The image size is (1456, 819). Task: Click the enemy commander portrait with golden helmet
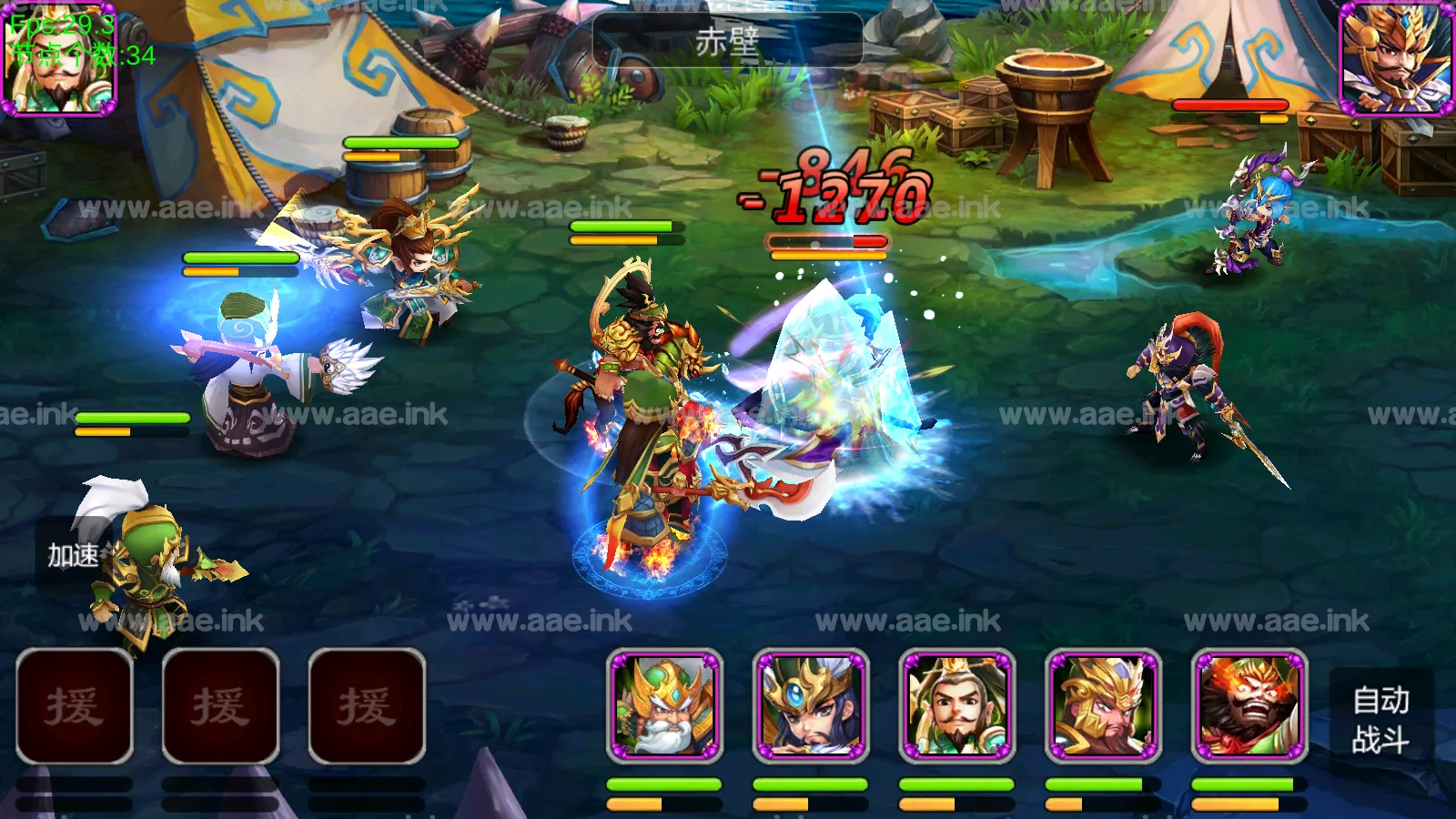(x=1397, y=59)
